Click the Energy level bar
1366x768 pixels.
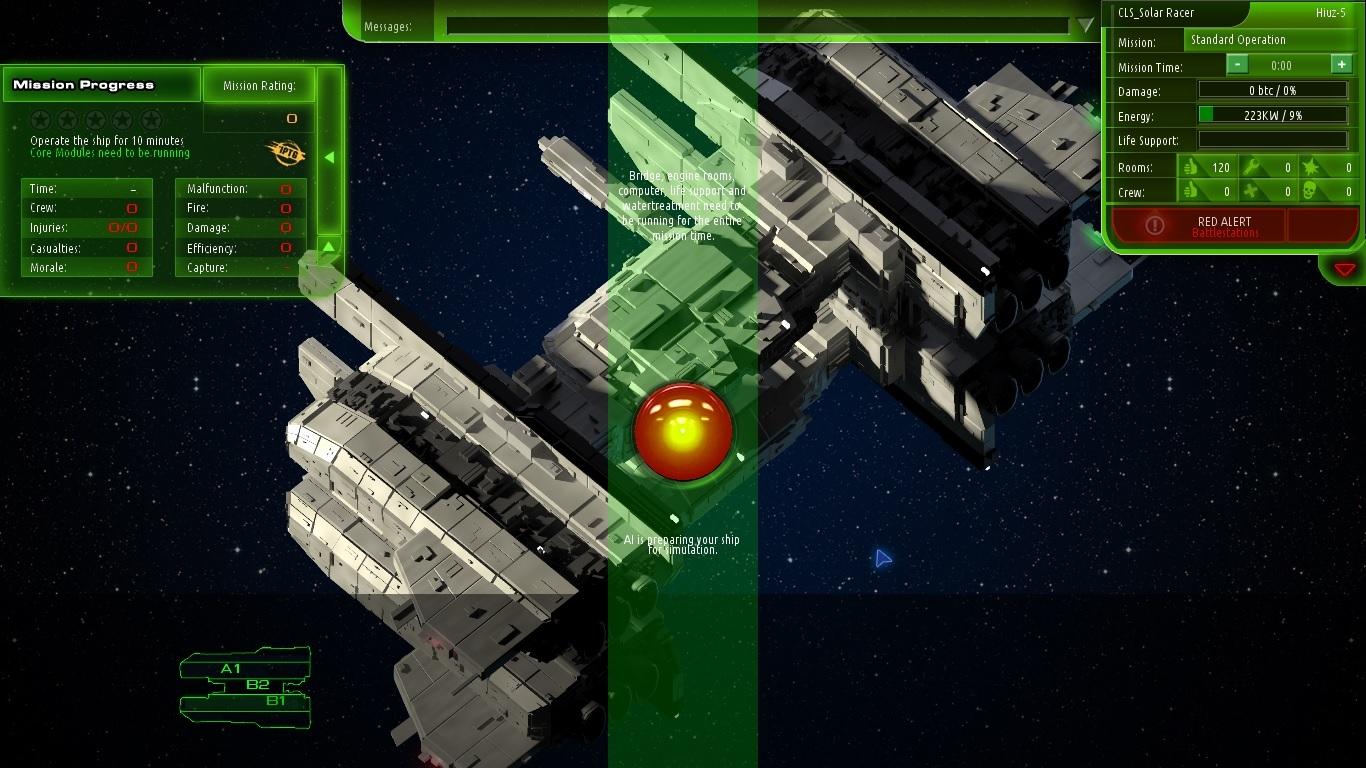coord(1272,116)
